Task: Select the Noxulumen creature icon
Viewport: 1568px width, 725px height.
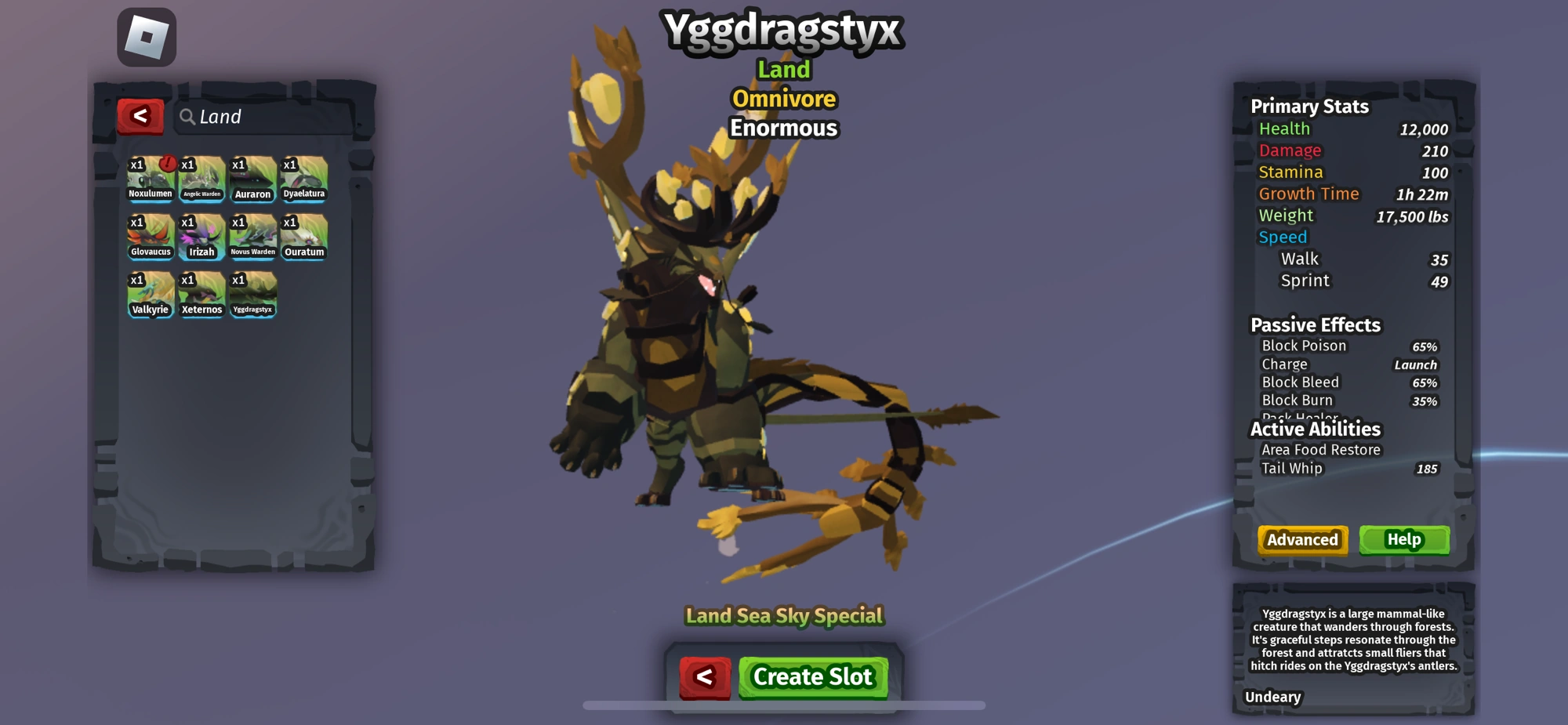Action: click(150, 179)
